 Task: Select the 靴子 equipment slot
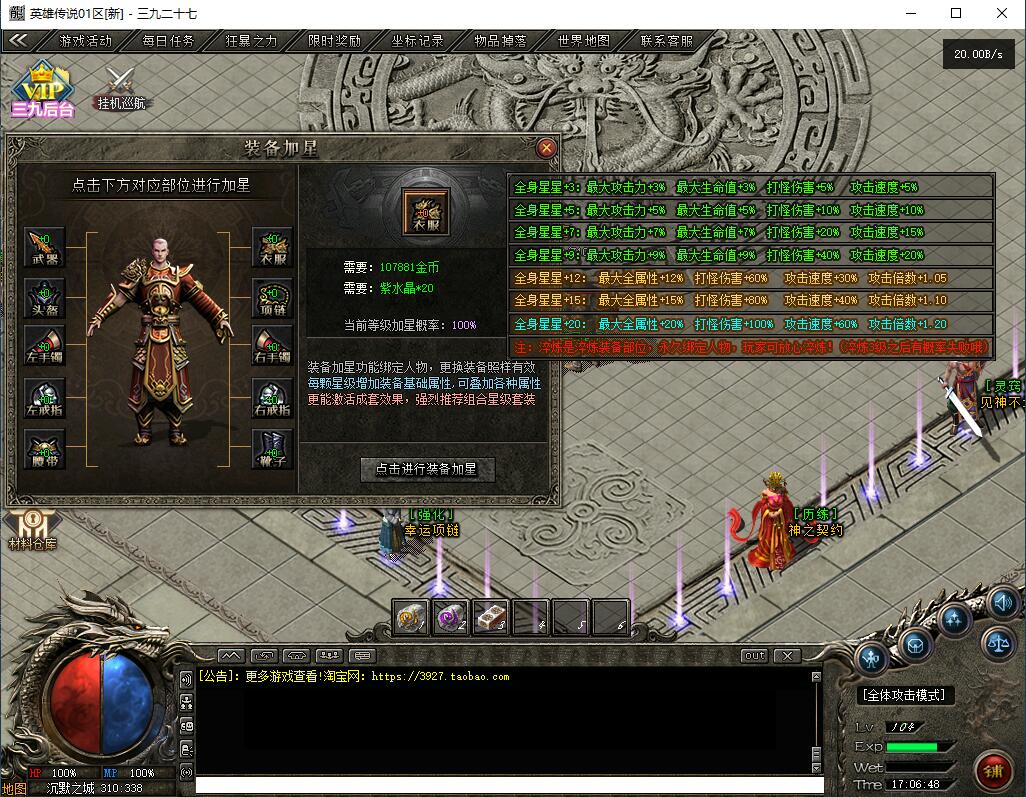click(x=272, y=449)
